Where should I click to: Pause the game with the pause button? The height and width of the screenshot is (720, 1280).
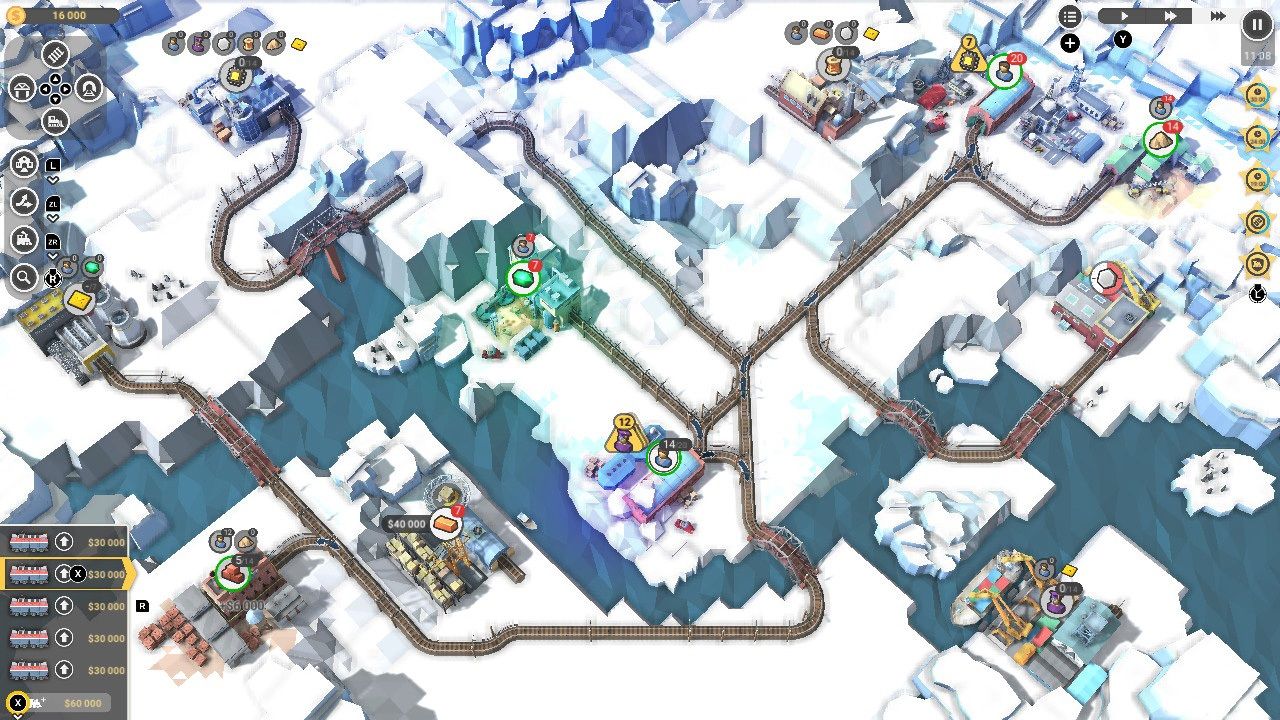click(1256, 23)
